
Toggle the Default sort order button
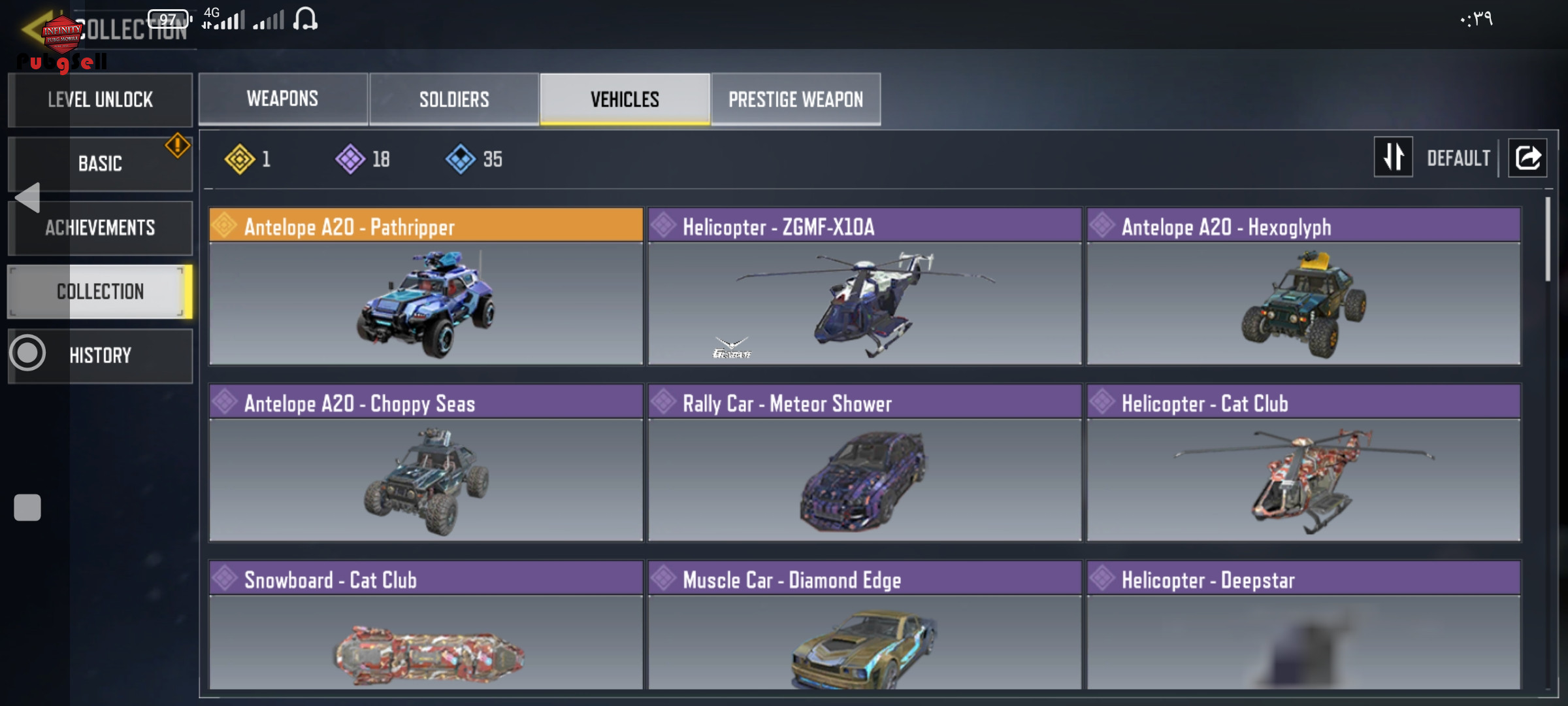[1394, 158]
